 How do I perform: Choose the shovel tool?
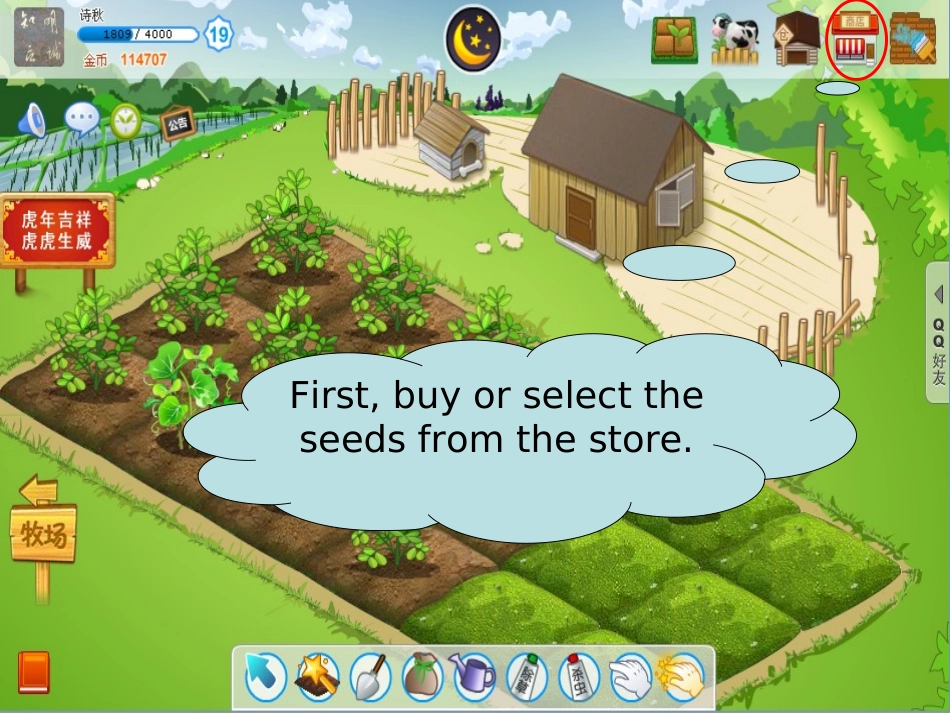click(371, 677)
